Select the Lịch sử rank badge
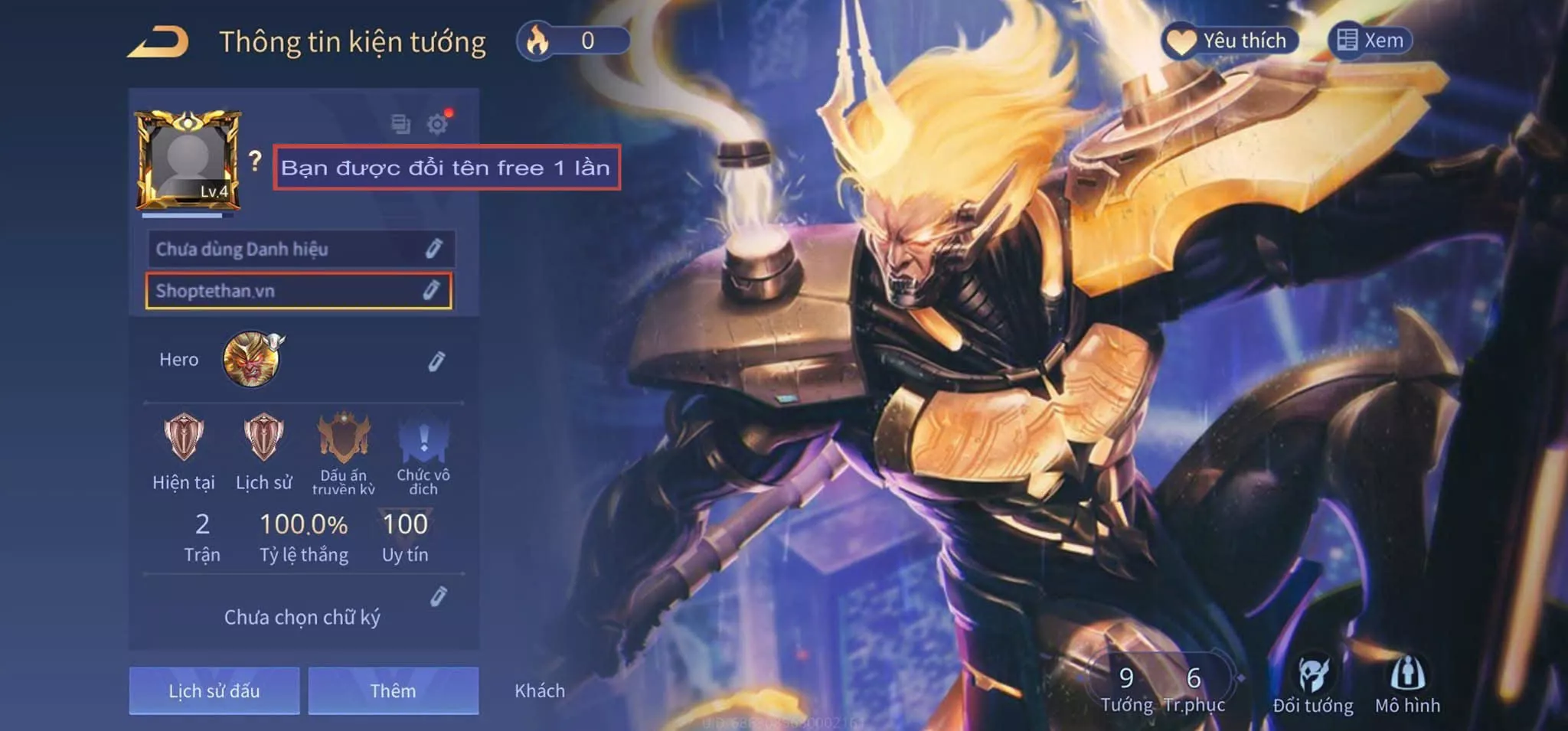The height and width of the screenshot is (731, 1568). 263,438
